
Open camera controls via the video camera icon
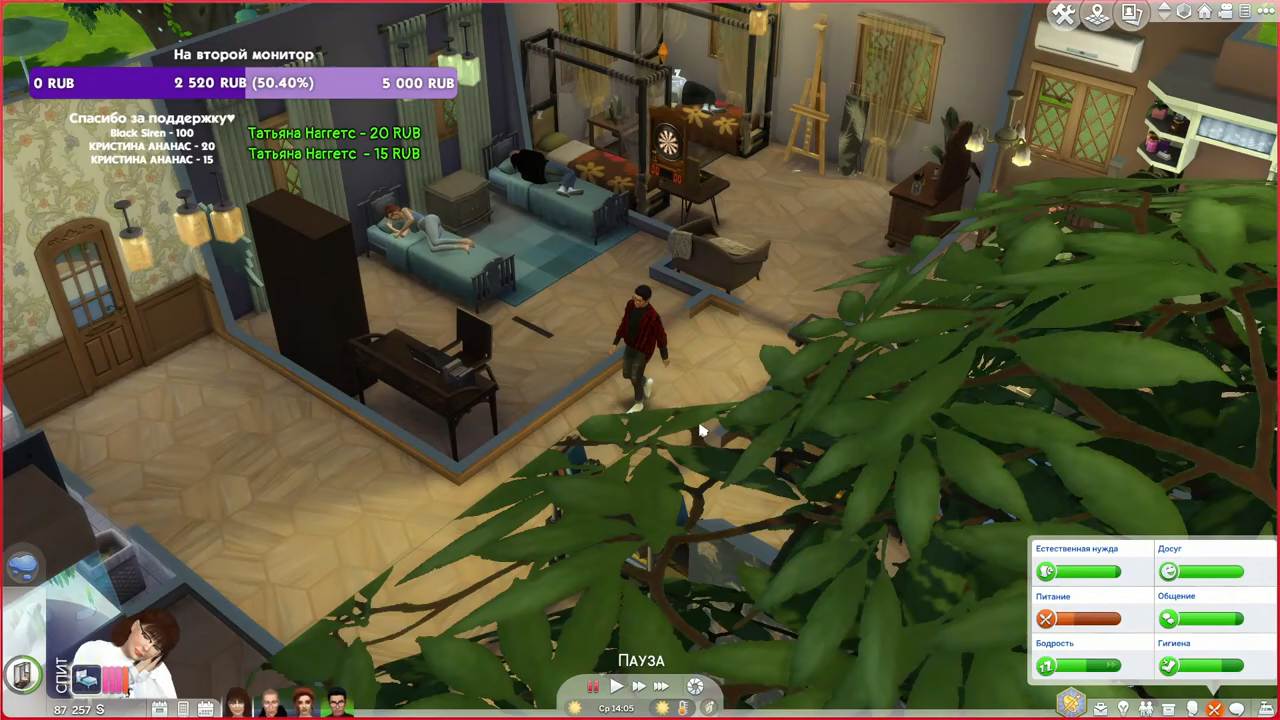point(1226,12)
